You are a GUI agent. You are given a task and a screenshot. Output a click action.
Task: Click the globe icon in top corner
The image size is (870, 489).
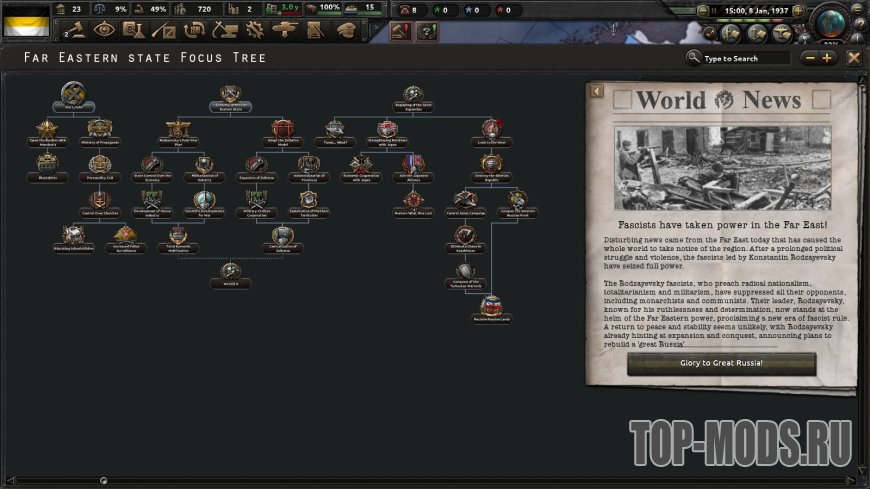[831, 21]
